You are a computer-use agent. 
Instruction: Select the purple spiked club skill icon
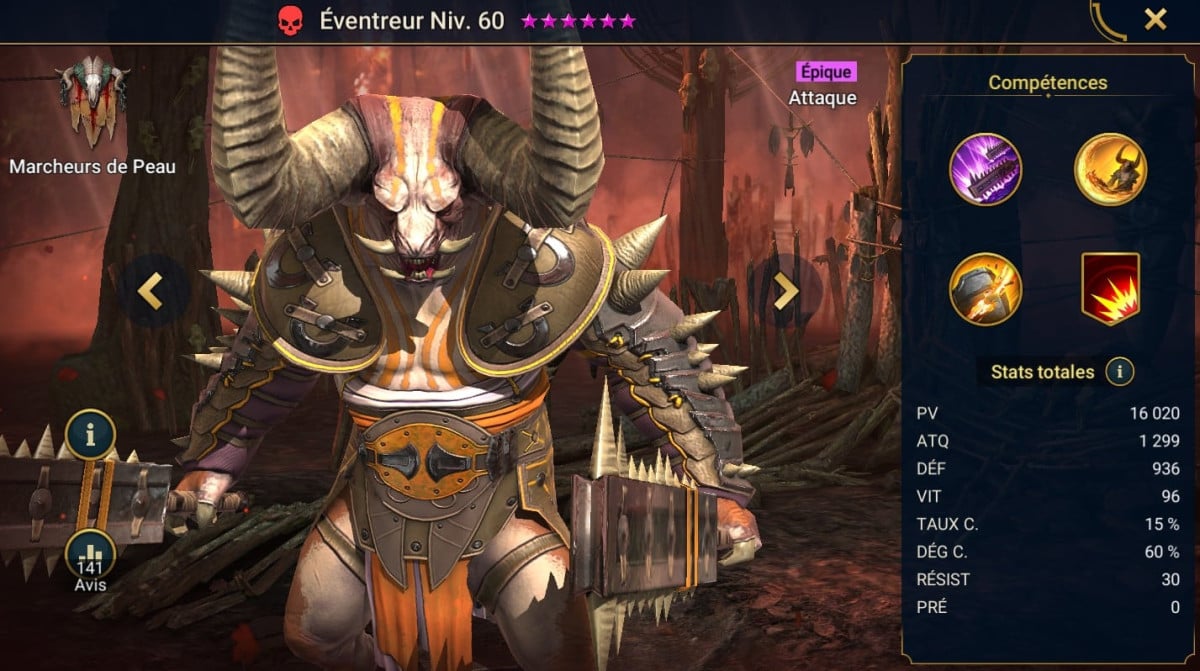[986, 169]
